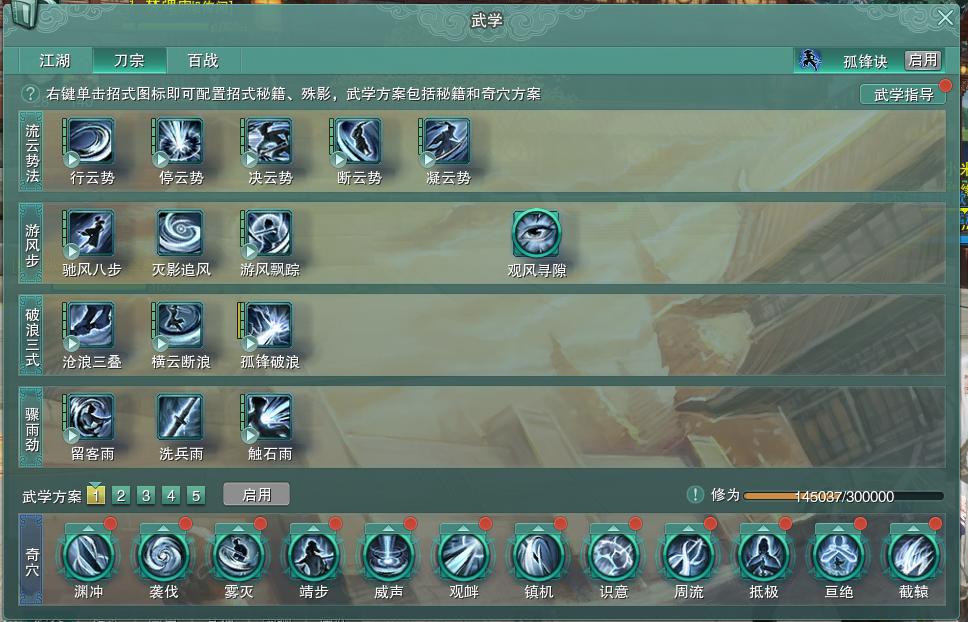Select the 孤锋破浪 skill icon
The image size is (968, 622).
(269, 326)
